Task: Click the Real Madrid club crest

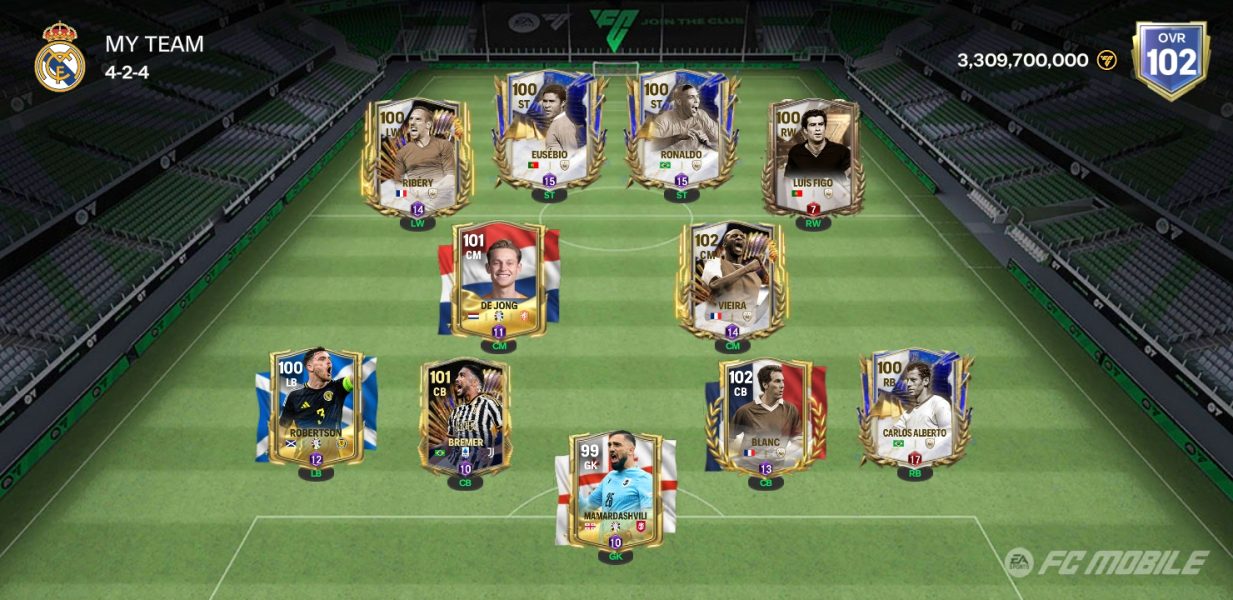Action: pos(60,57)
